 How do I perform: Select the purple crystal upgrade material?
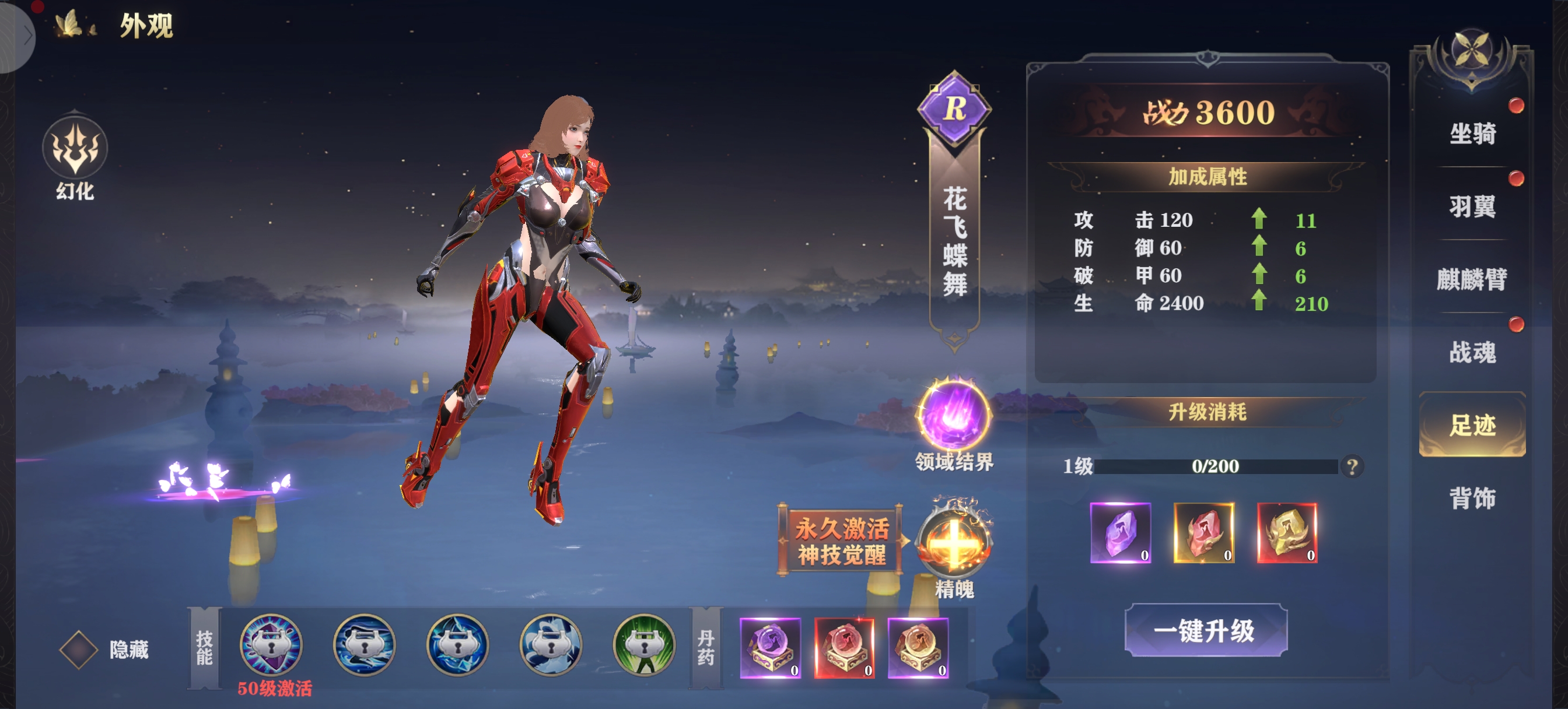click(1120, 533)
